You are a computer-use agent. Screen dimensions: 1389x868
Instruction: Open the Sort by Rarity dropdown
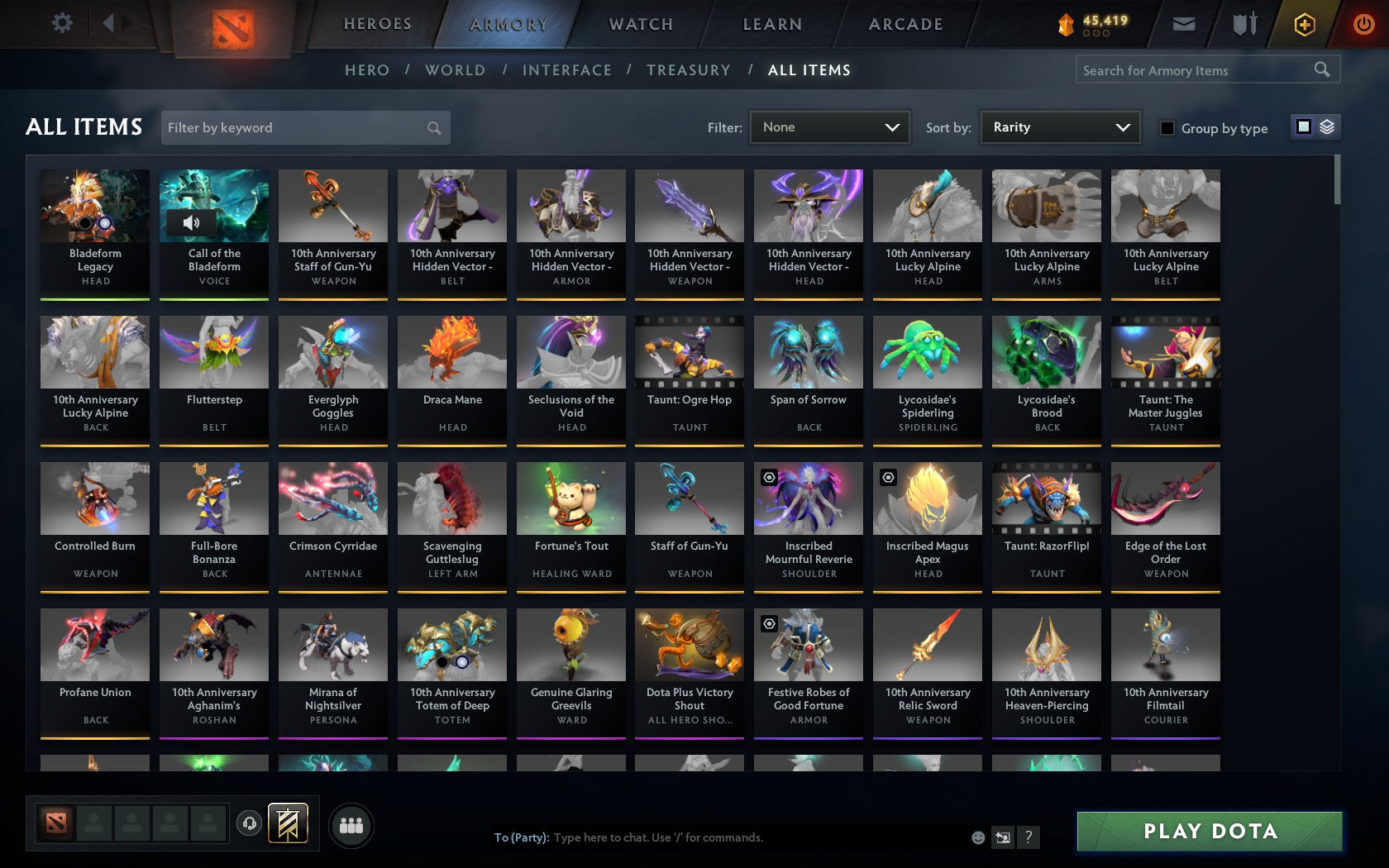[x=1060, y=127]
